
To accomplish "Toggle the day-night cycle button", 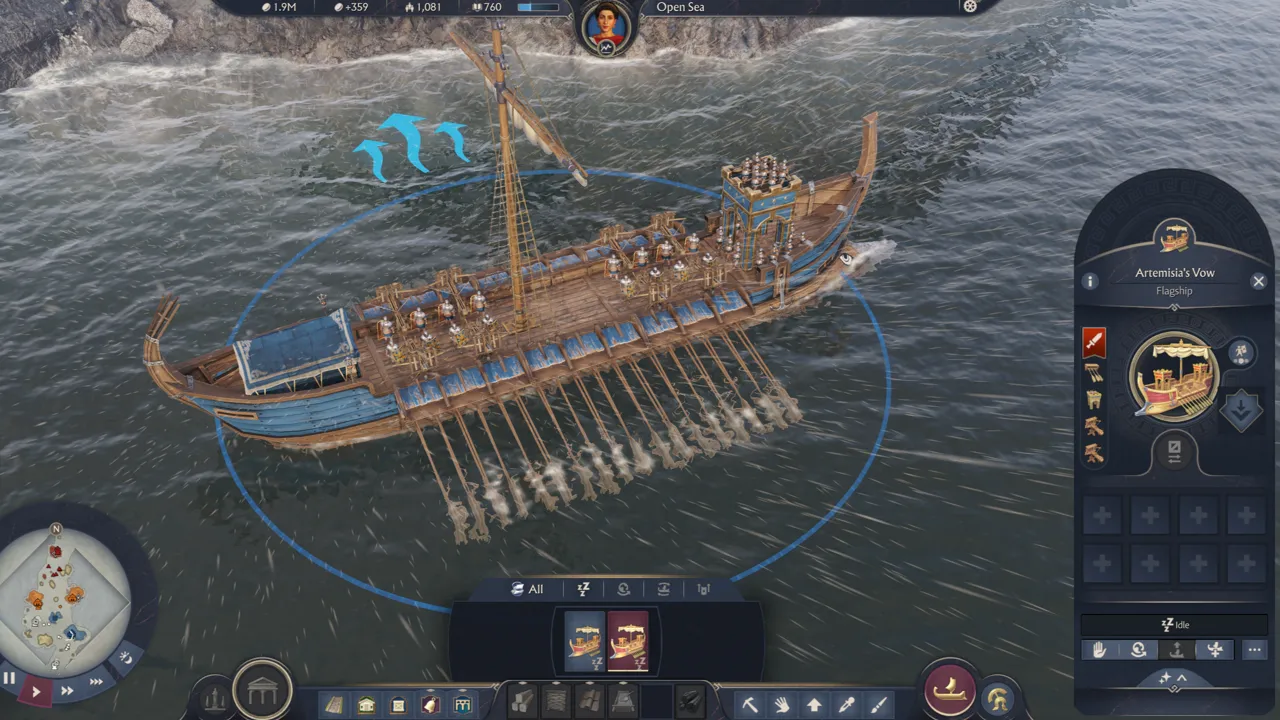I will pyautogui.click(x=126, y=658).
